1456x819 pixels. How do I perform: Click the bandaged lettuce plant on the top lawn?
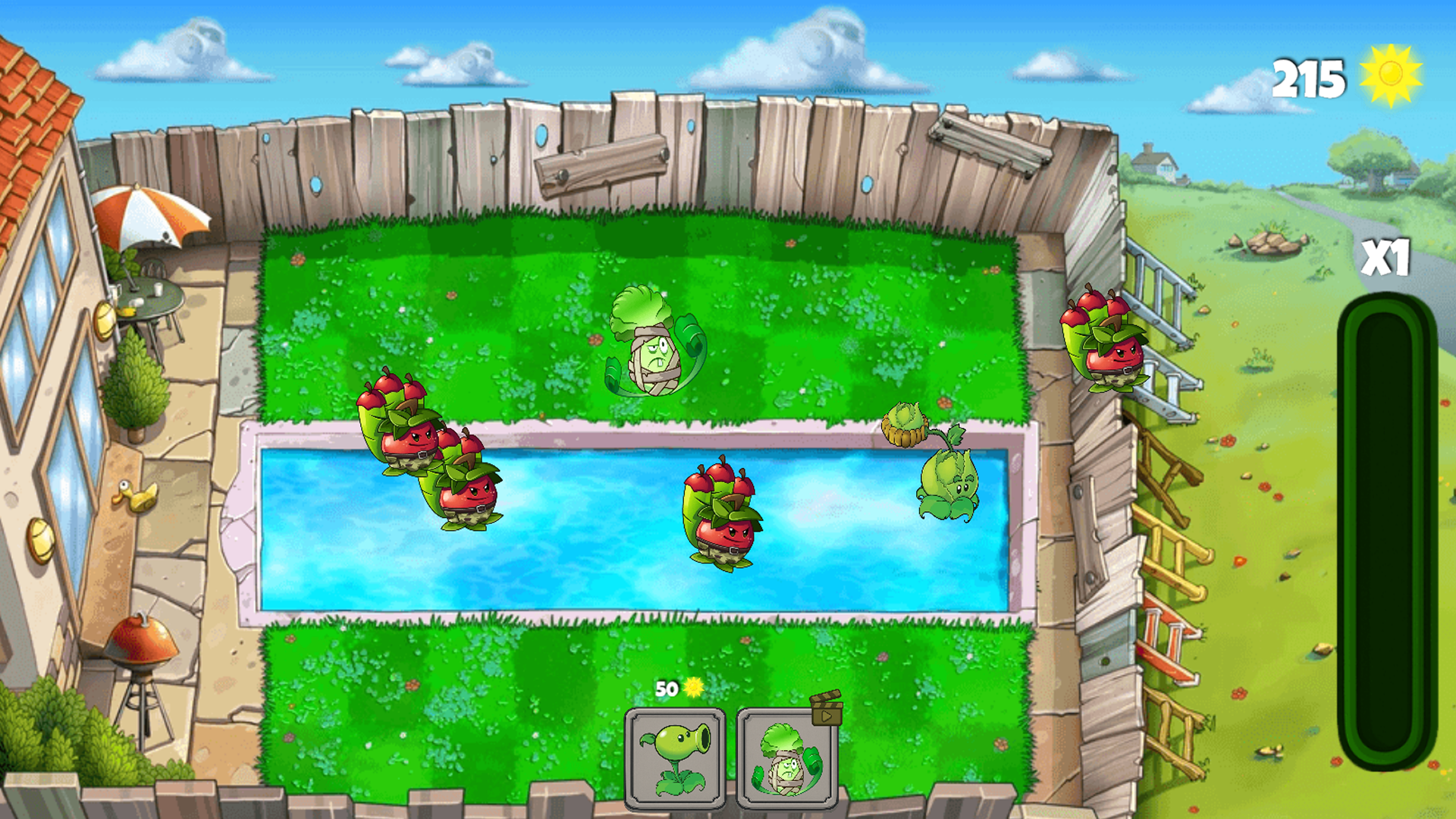(x=654, y=345)
